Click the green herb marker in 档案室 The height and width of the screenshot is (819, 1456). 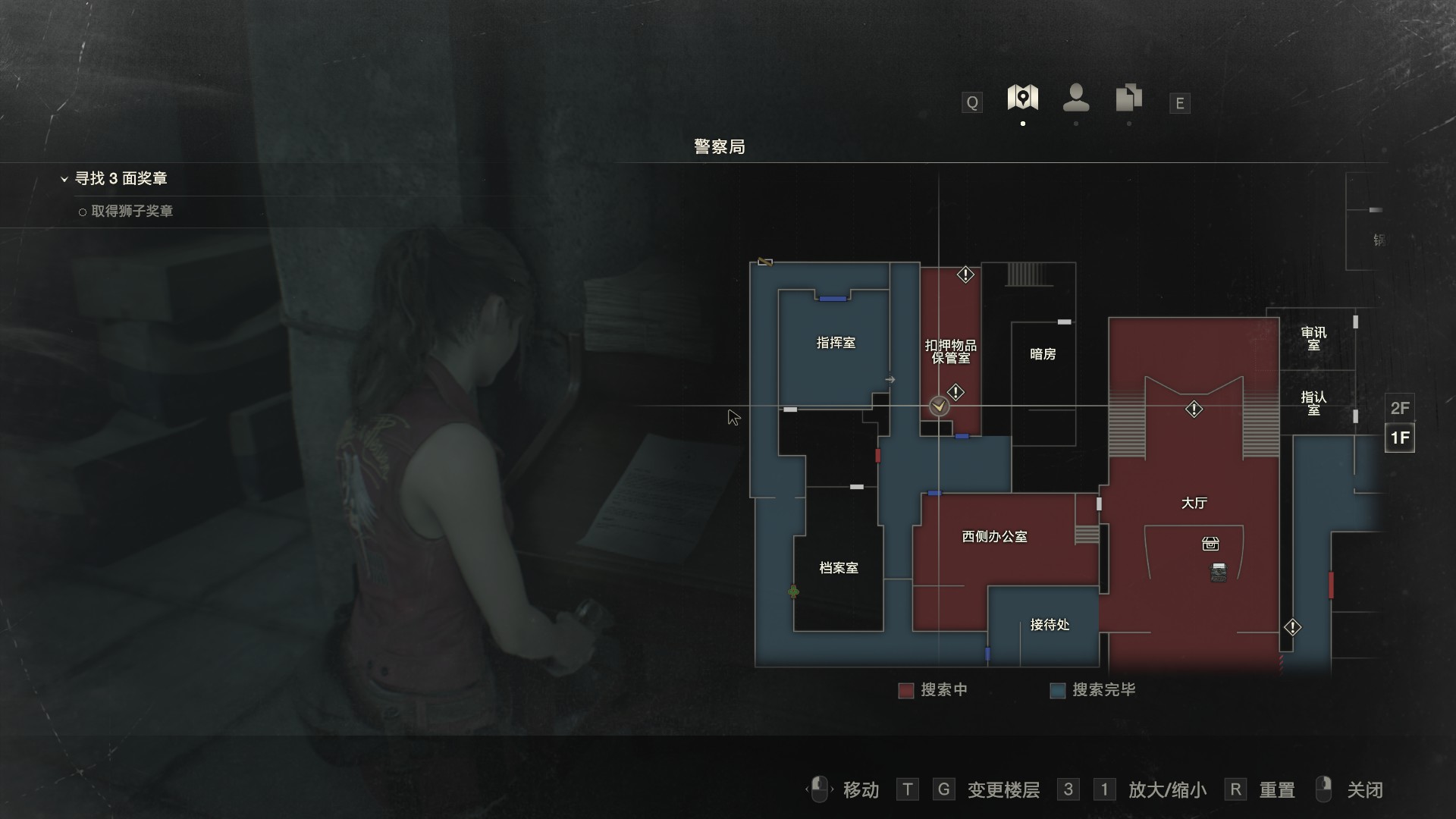793,591
